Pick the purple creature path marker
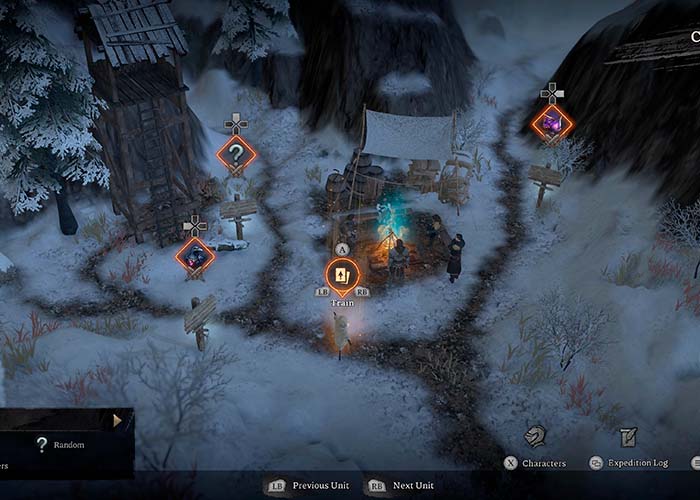Viewport: 700px width, 500px height. point(551,123)
